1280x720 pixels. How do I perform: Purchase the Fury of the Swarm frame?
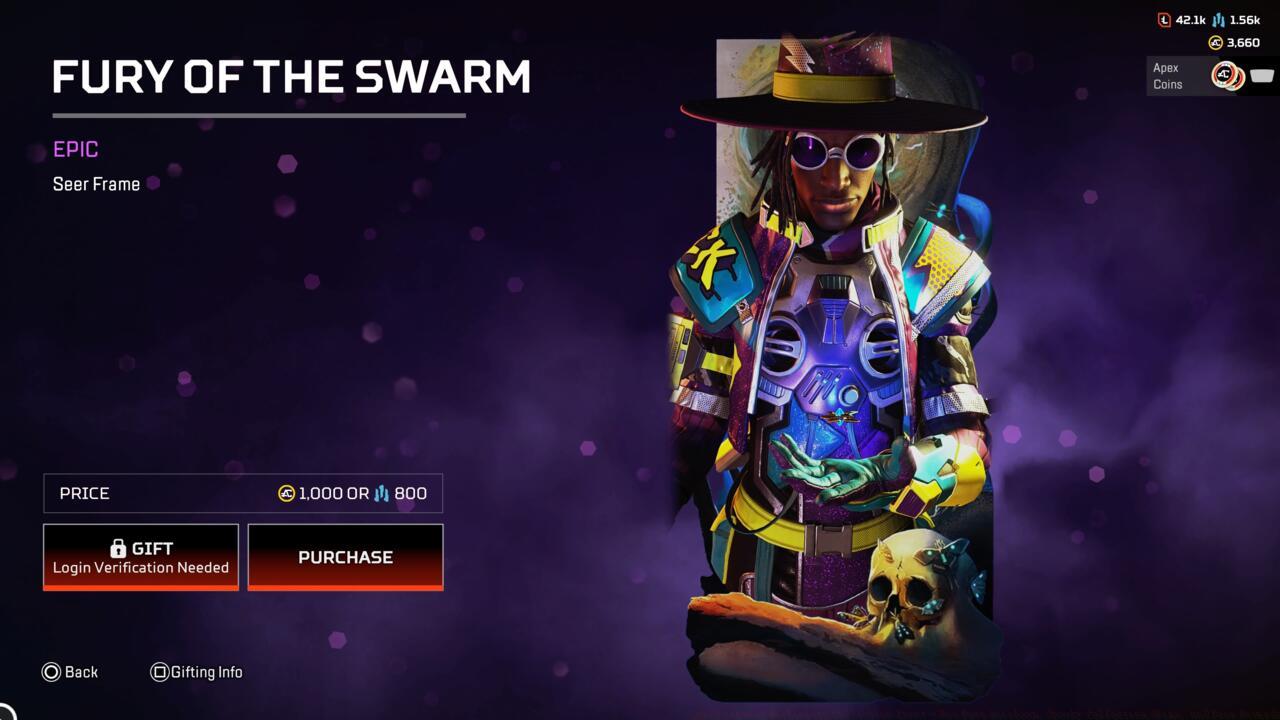point(345,557)
